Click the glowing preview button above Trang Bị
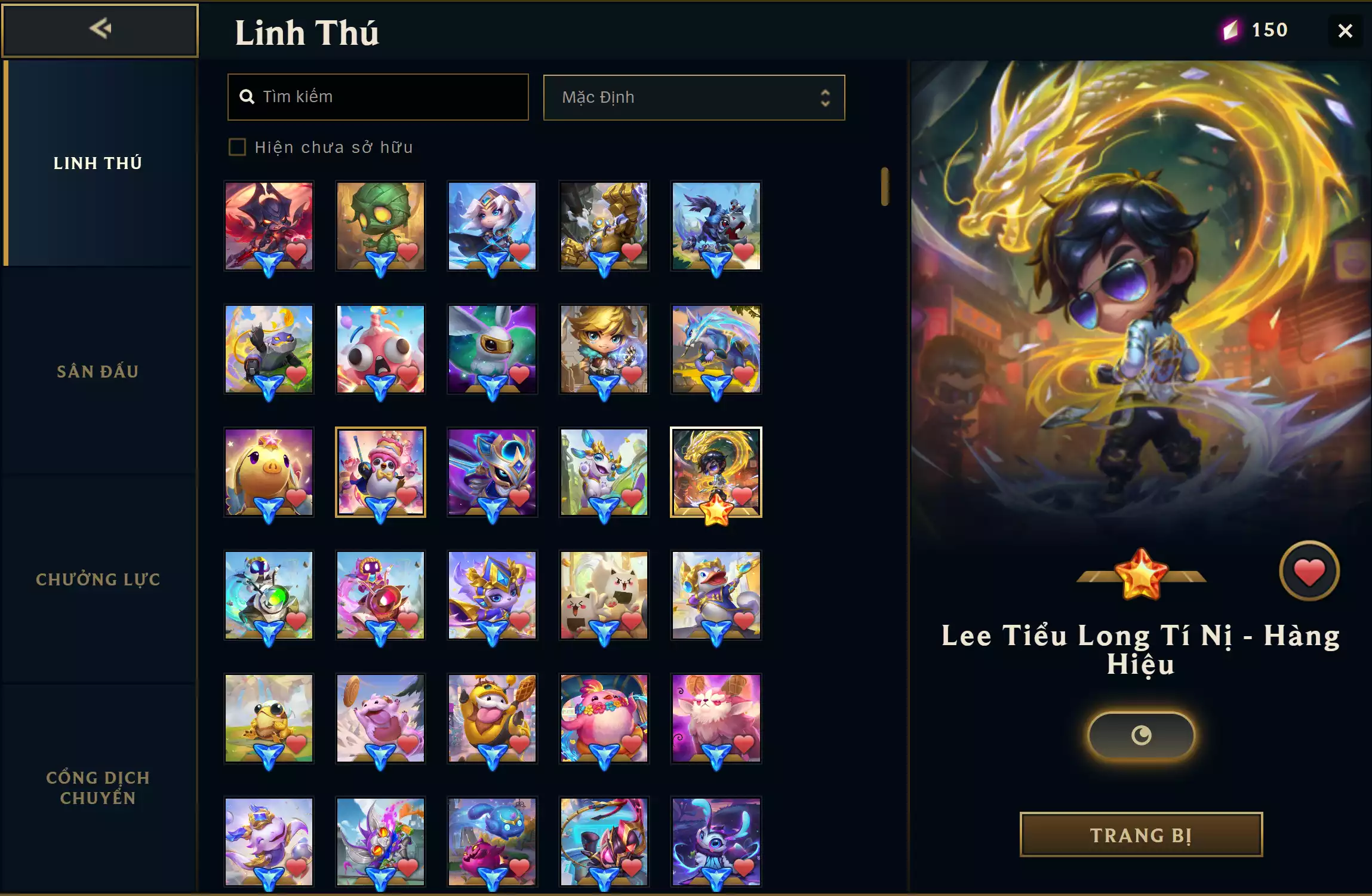This screenshot has width=1372, height=896. (x=1141, y=735)
